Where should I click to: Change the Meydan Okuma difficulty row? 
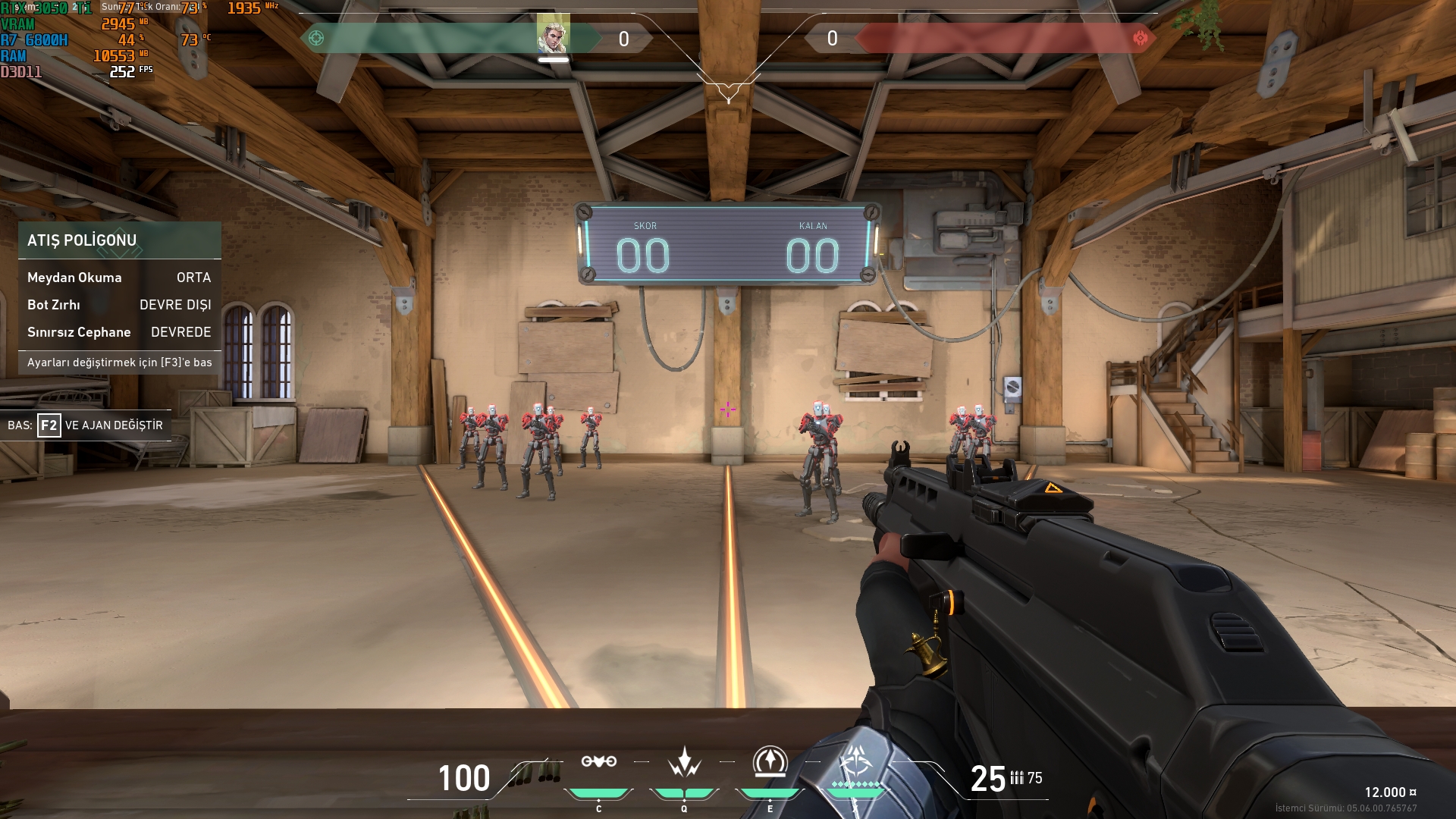pos(119,278)
